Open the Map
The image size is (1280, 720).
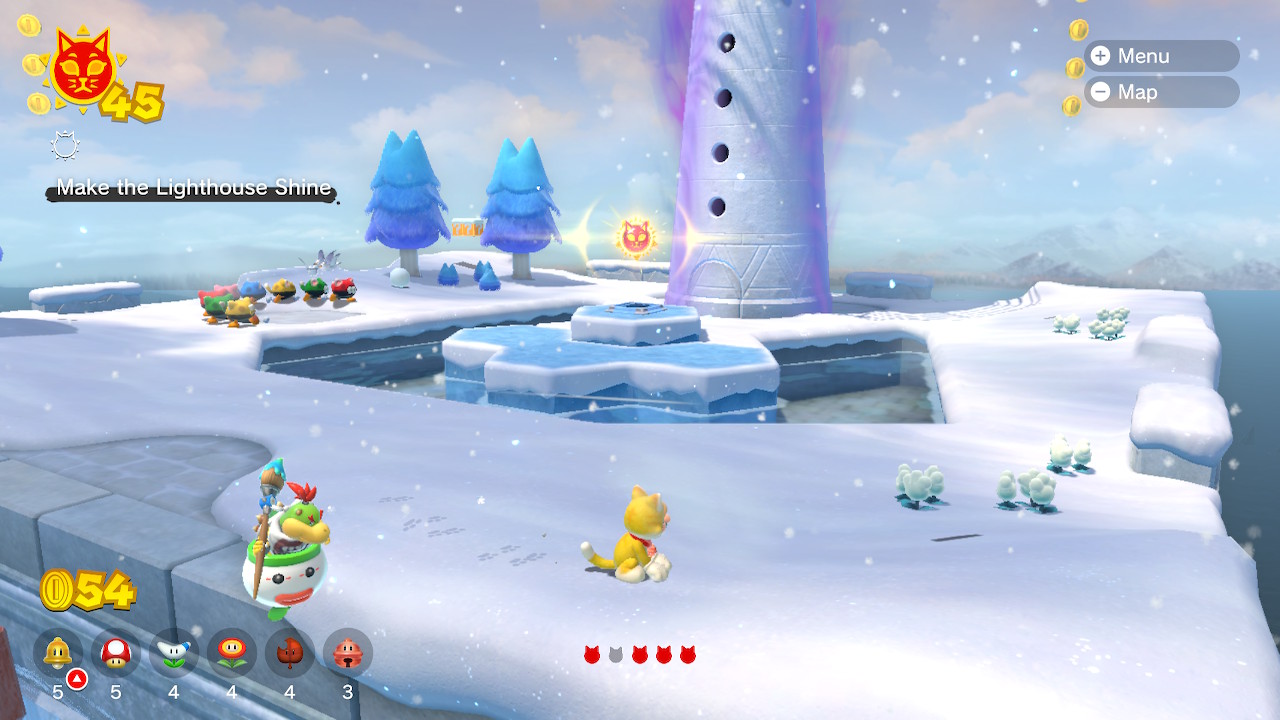click(x=1160, y=92)
